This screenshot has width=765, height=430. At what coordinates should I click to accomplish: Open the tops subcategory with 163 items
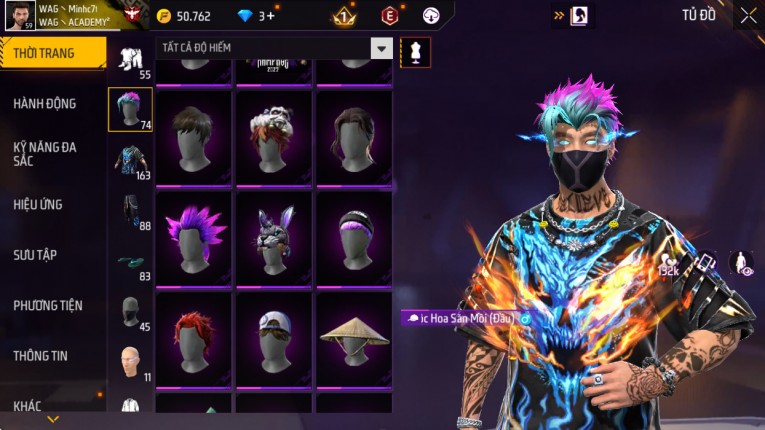pyautogui.click(x=130, y=160)
